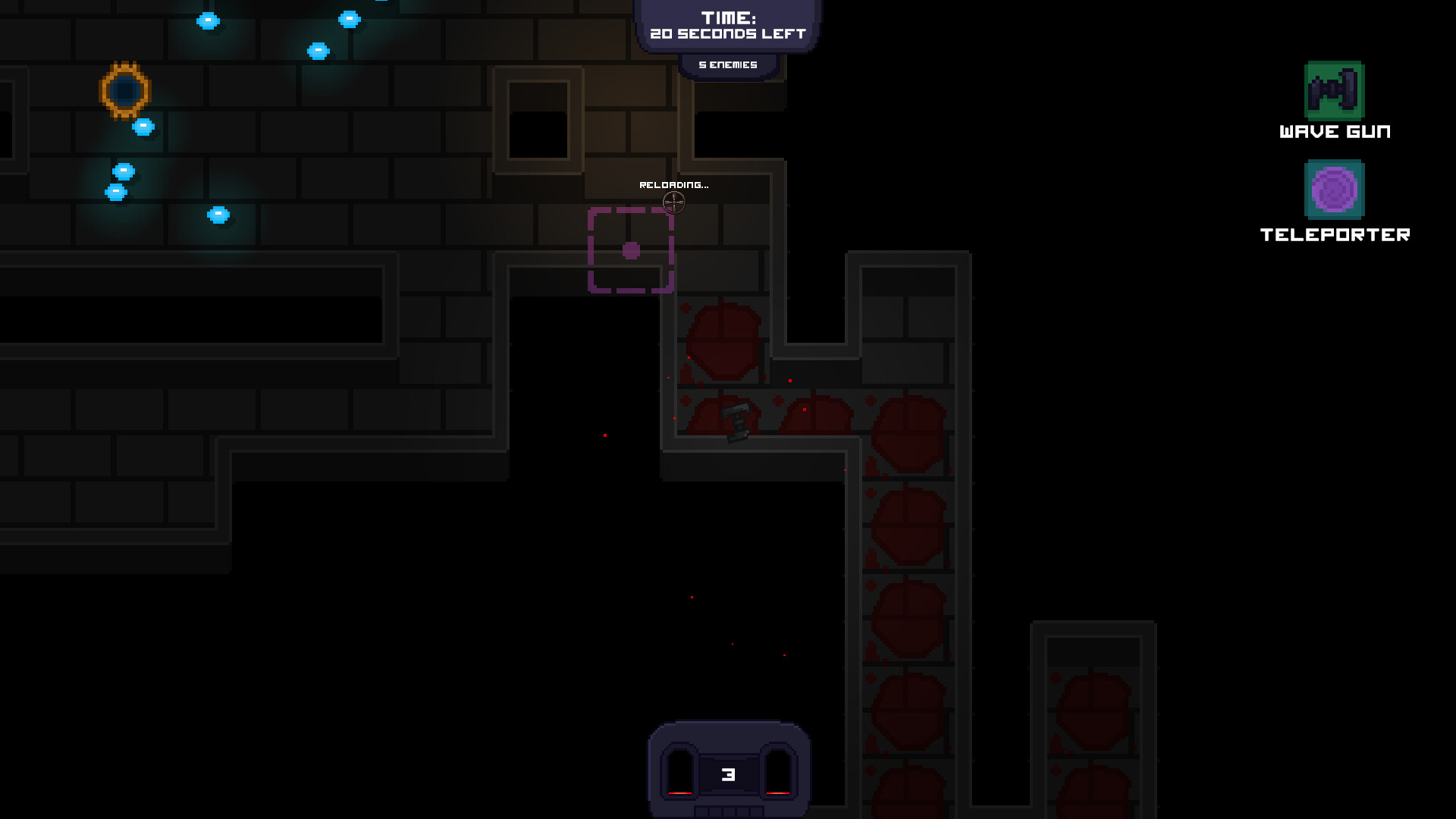
Task: Select the TELEPORTER label
Action: [1335, 235]
